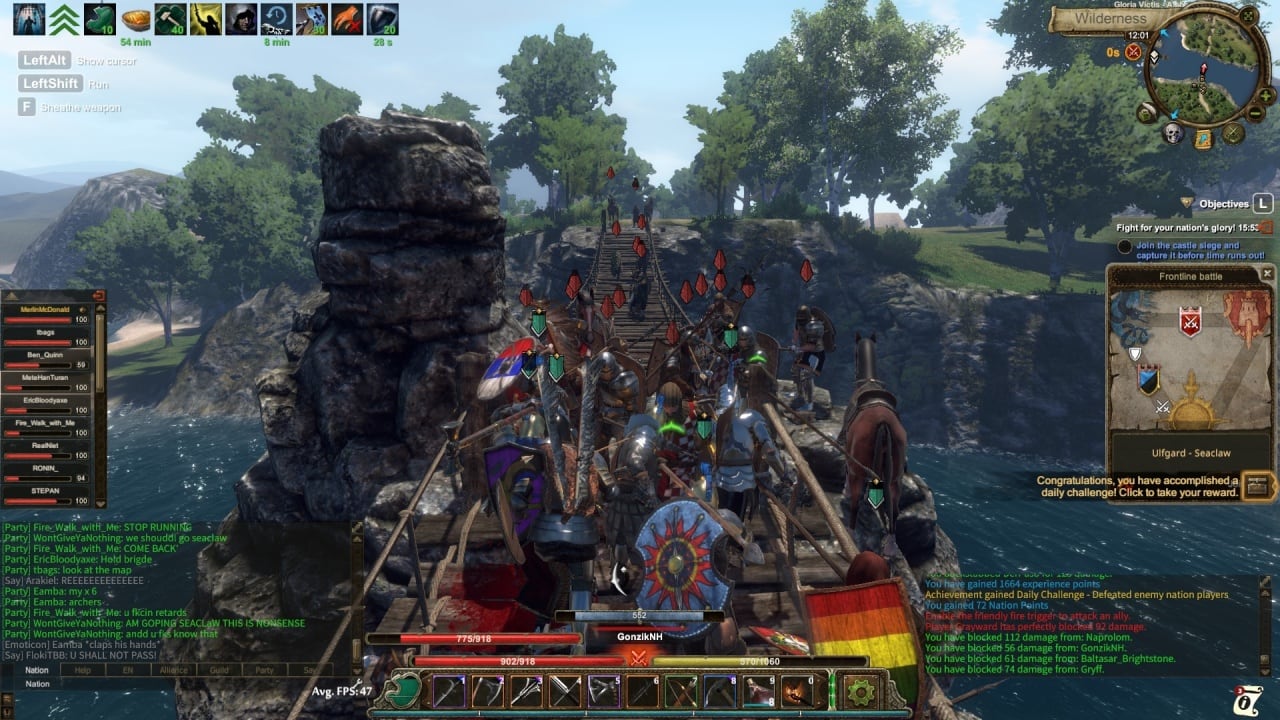Open the map scroll icon under minimap
This screenshot has width=1280, height=720.
click(1204, 138)
